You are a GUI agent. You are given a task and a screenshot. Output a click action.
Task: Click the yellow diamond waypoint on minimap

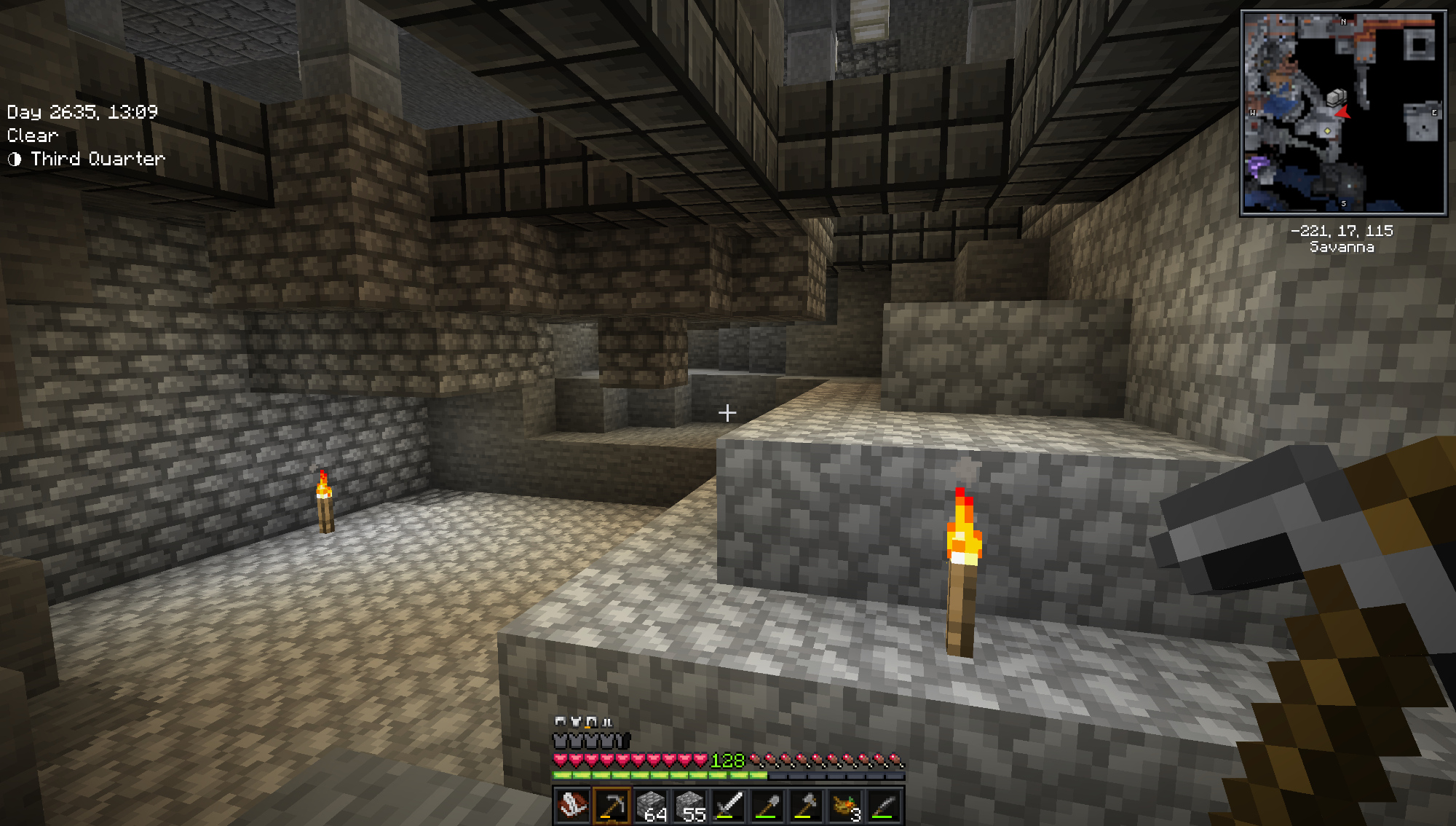coord(1327,131)
